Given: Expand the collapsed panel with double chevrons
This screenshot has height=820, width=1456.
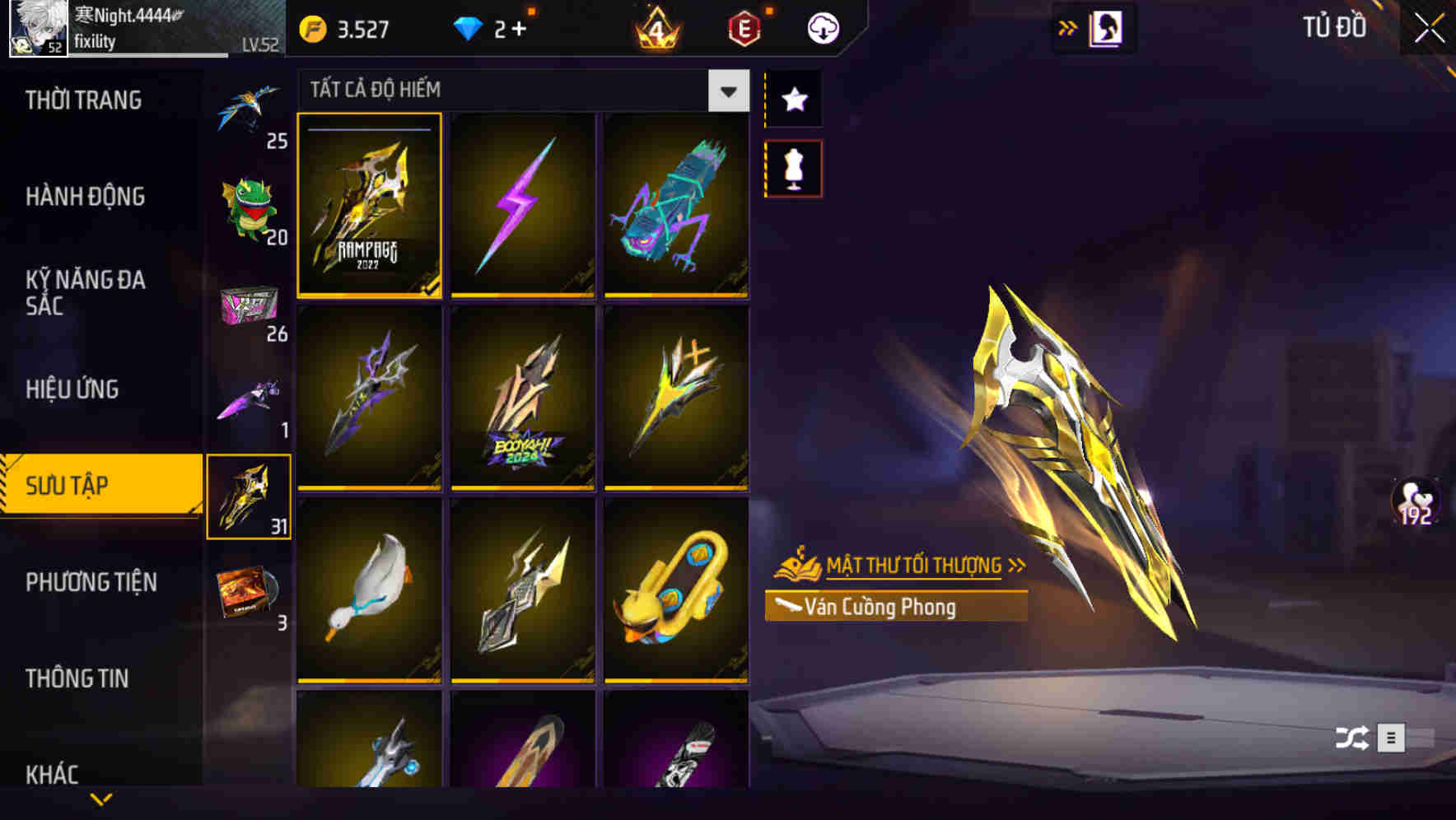Looking at the screenshot, I should pos(1068,26).
